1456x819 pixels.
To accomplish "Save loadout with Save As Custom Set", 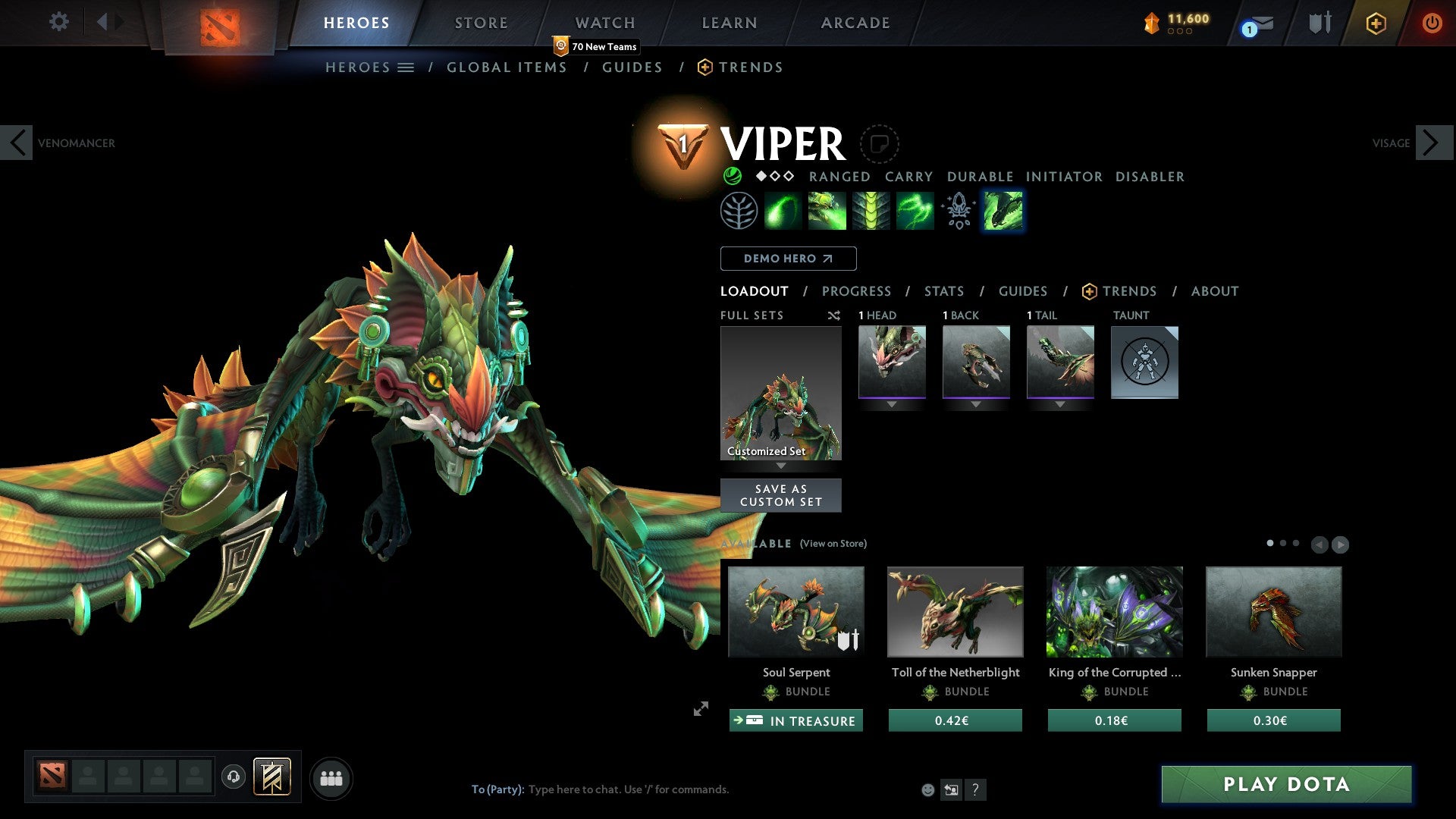I will (x=780, y=495).
